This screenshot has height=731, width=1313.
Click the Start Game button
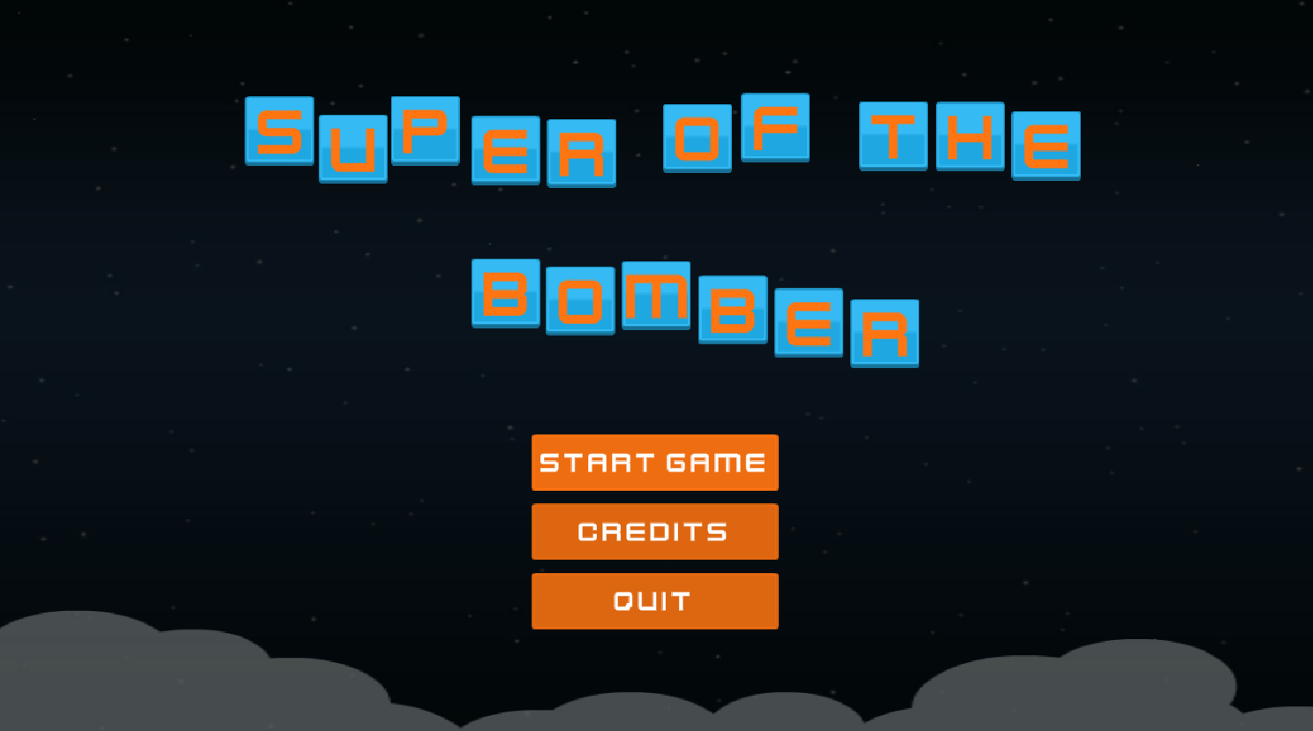click(x=655, y=463)
